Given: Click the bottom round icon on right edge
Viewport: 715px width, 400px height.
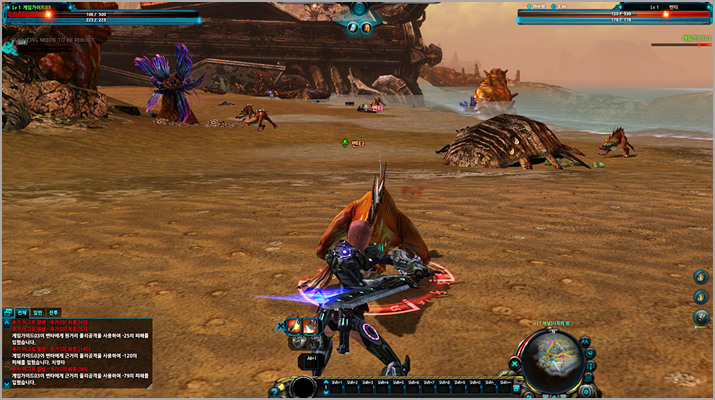Looking at the screenshot, I should [701, 317].
